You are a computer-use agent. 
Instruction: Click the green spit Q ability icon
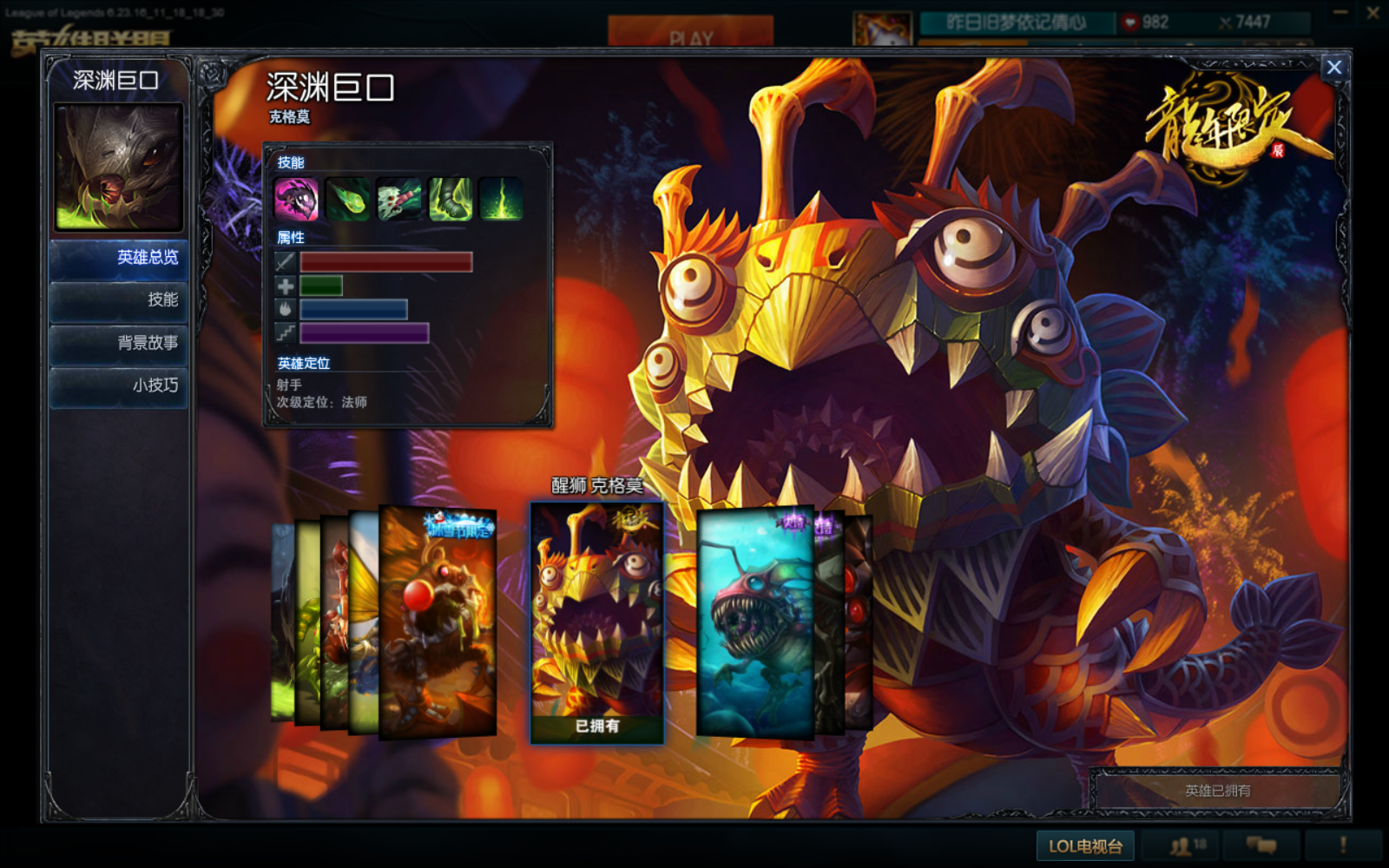347,199
